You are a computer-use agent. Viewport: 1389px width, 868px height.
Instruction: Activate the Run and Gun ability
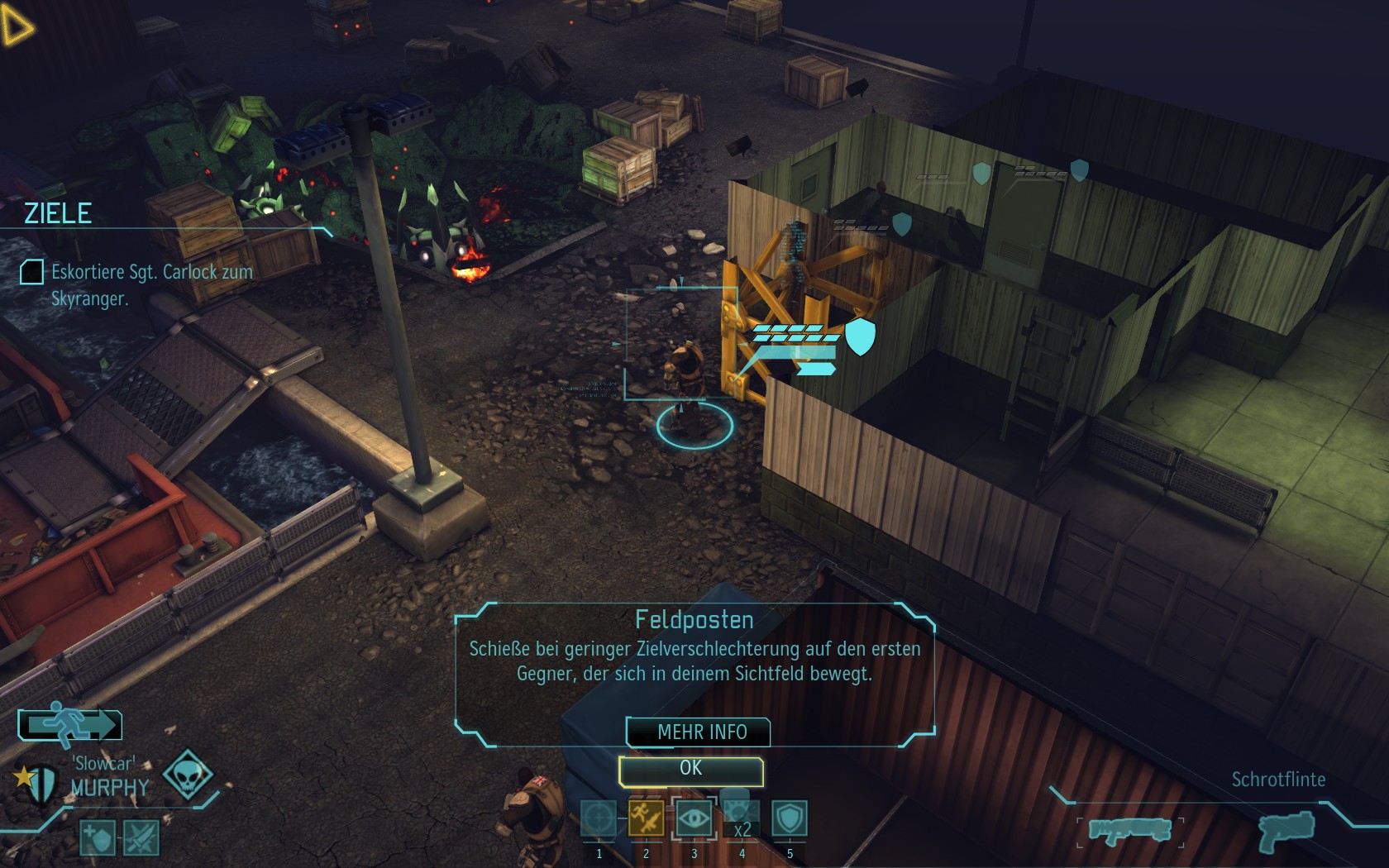[646, 819]
